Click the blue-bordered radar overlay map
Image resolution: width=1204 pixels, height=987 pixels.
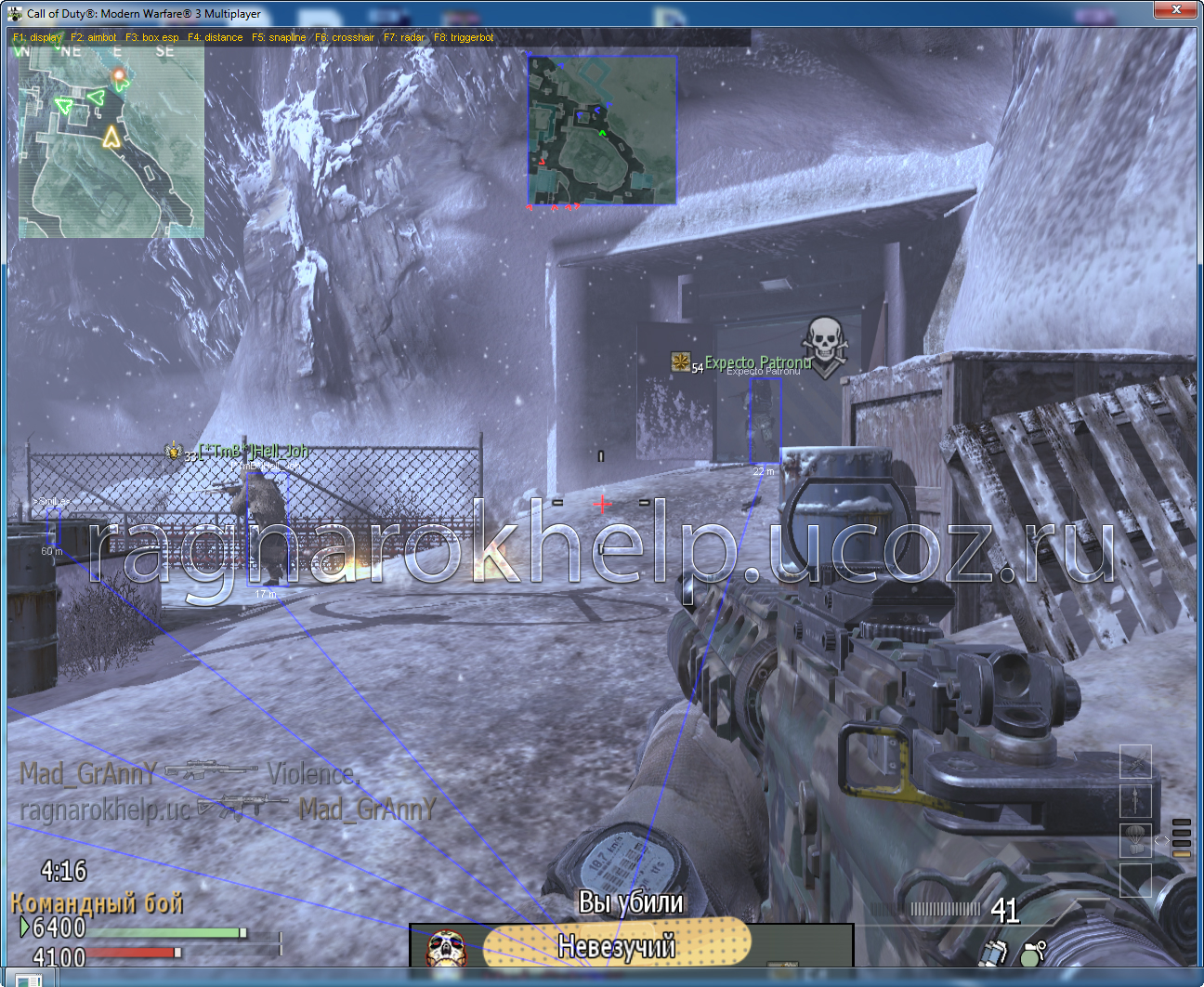point(602,129)
